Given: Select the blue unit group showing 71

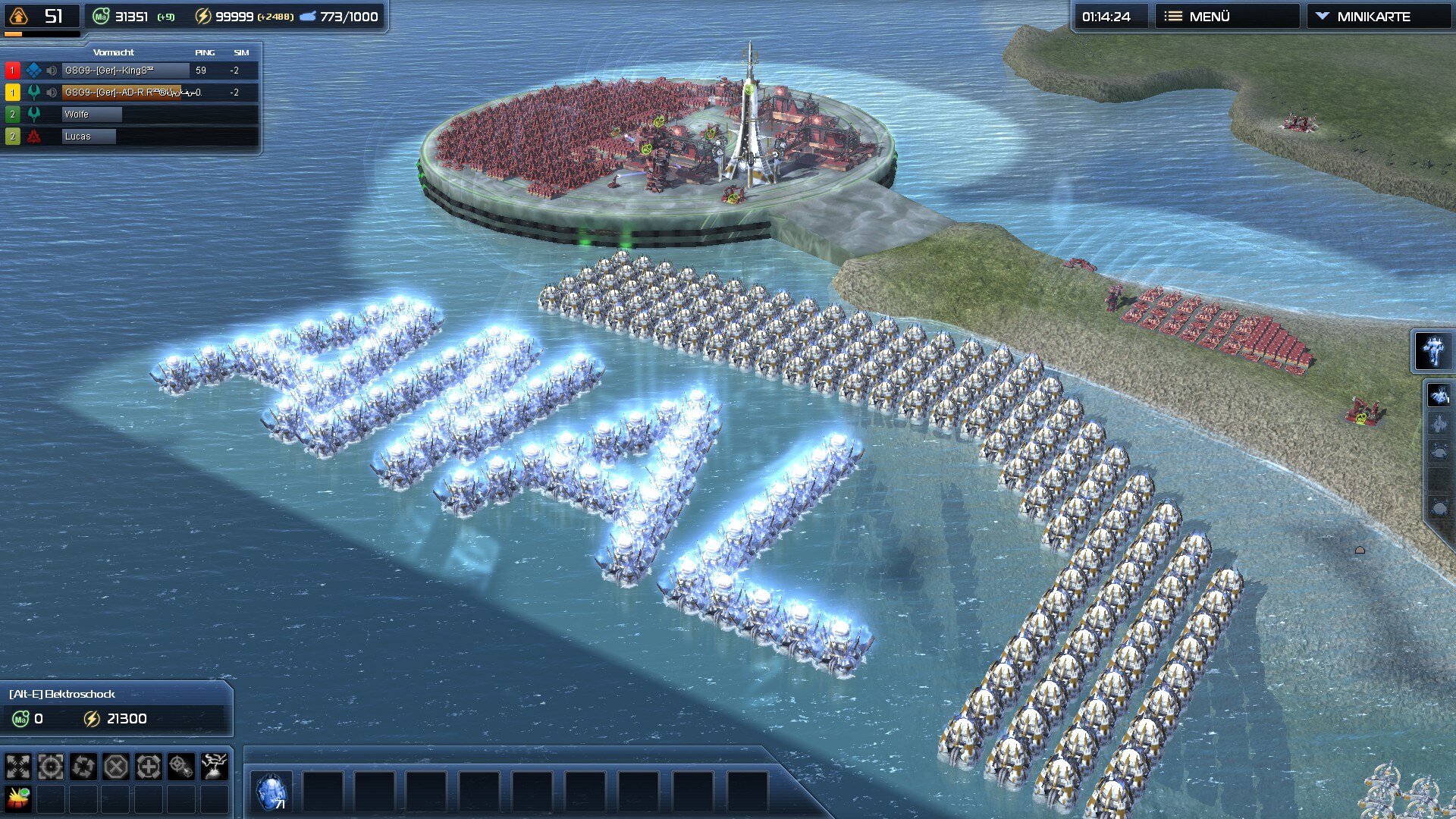Looking at the screenshot, I should point(271,792).
